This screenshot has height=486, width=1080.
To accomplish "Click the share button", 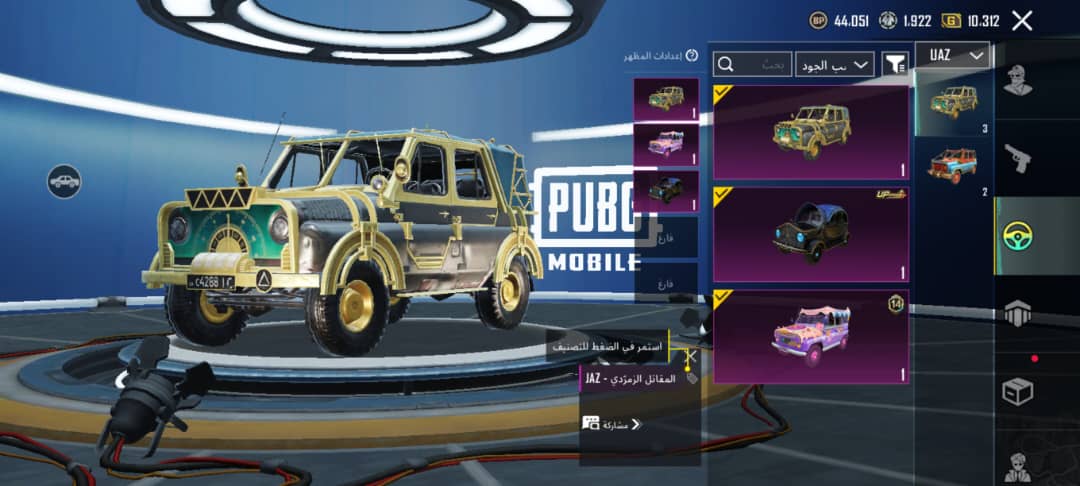I will pos(612,424).
